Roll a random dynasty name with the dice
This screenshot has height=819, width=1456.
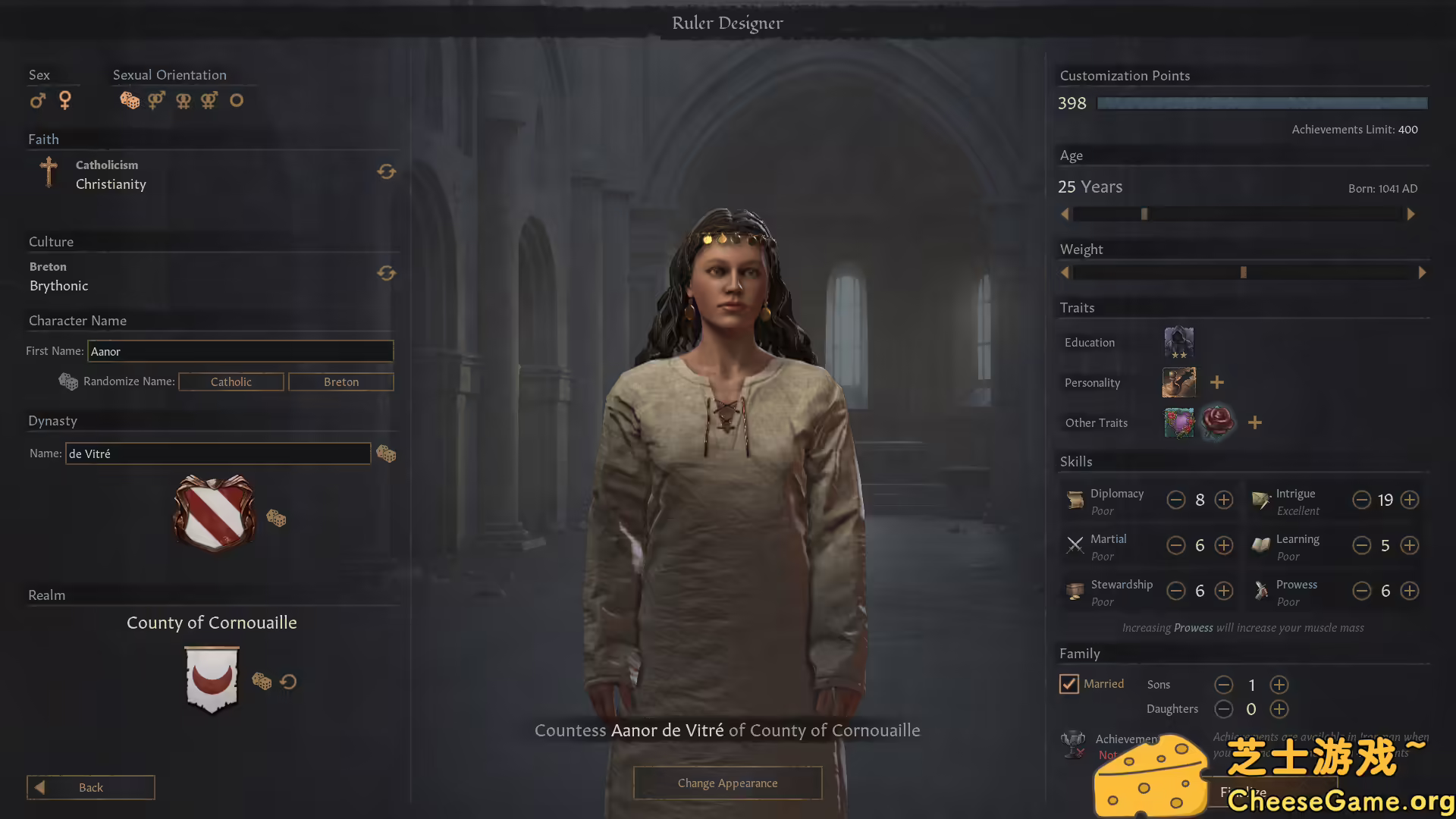click(387, 453)
